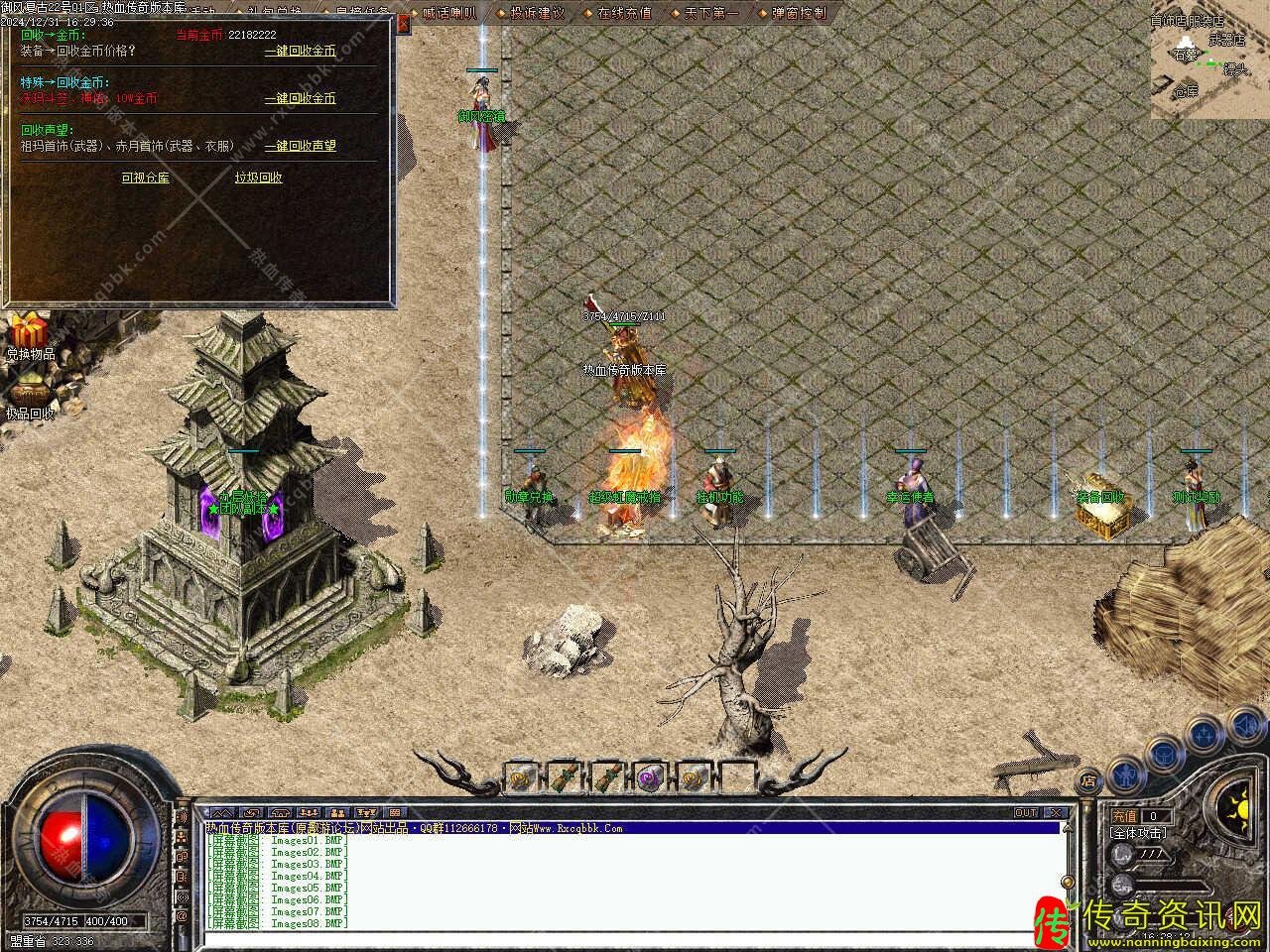Toggle sound with the round speaker button
1270x952 pixels.
click(1245, 727)
